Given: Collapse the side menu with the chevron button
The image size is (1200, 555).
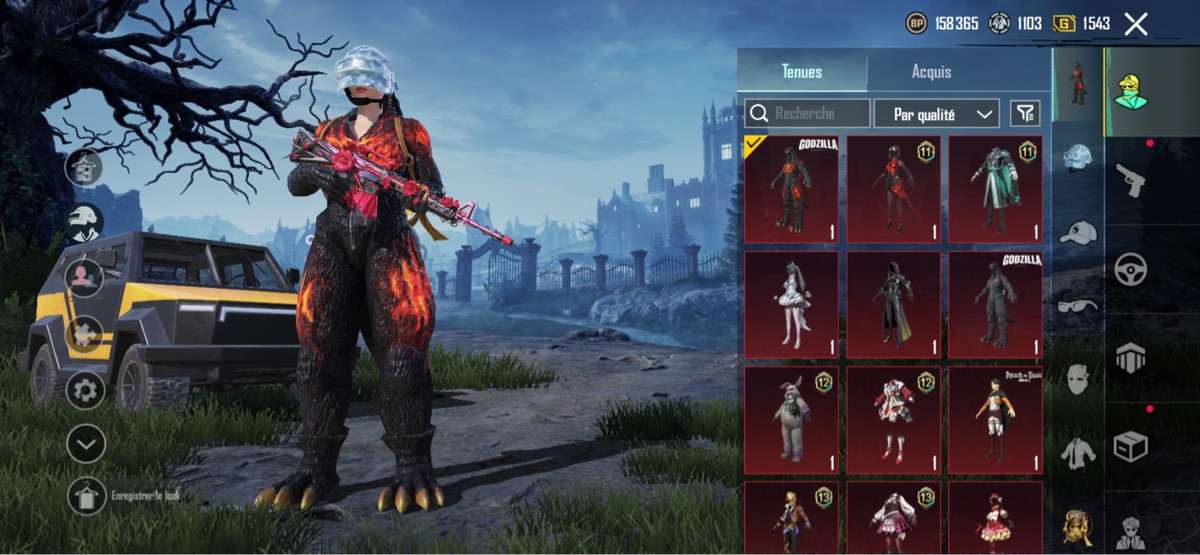Looking at the screenshot, I should click(86, 444).
